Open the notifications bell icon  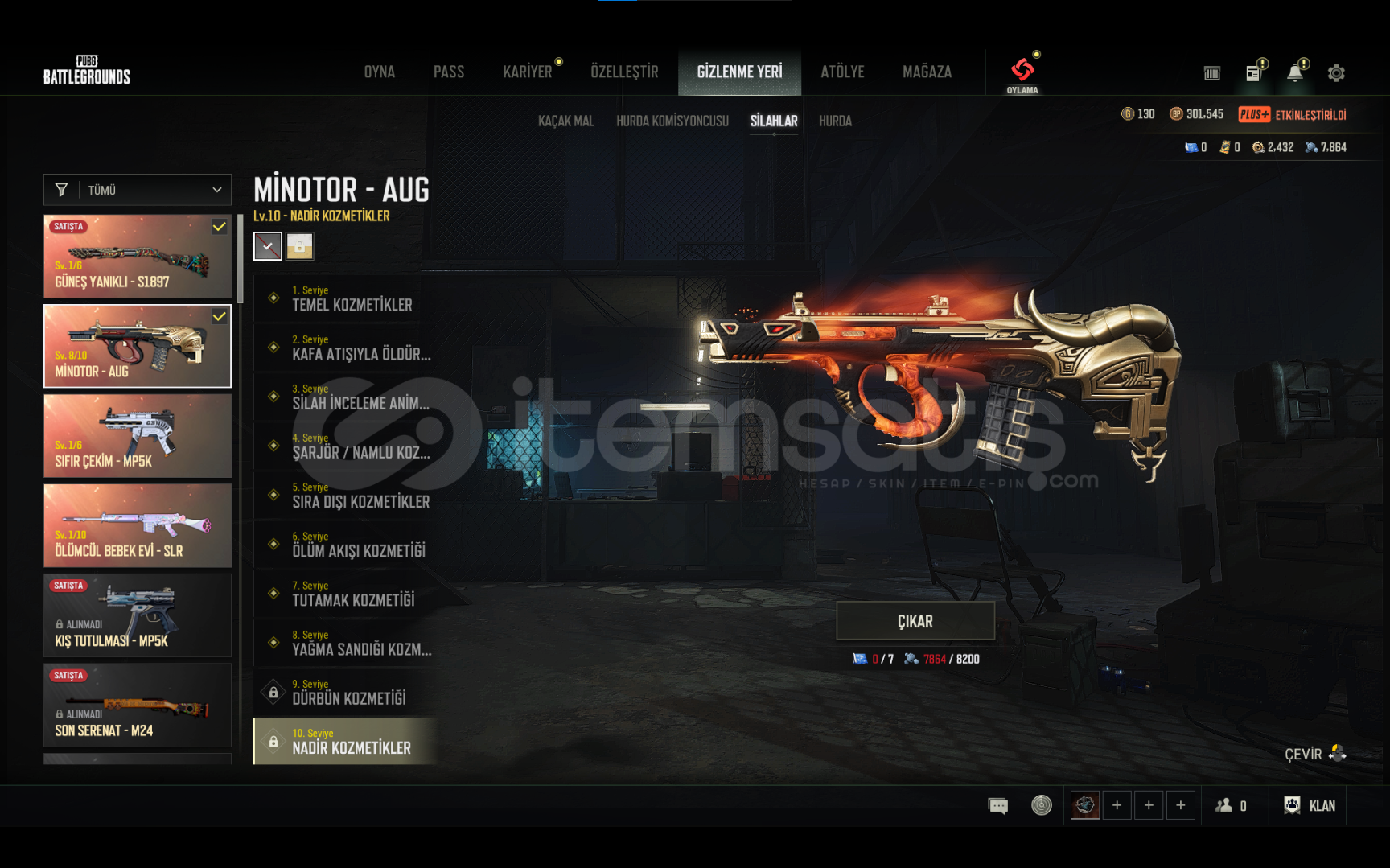click(x=1294, y=73)
